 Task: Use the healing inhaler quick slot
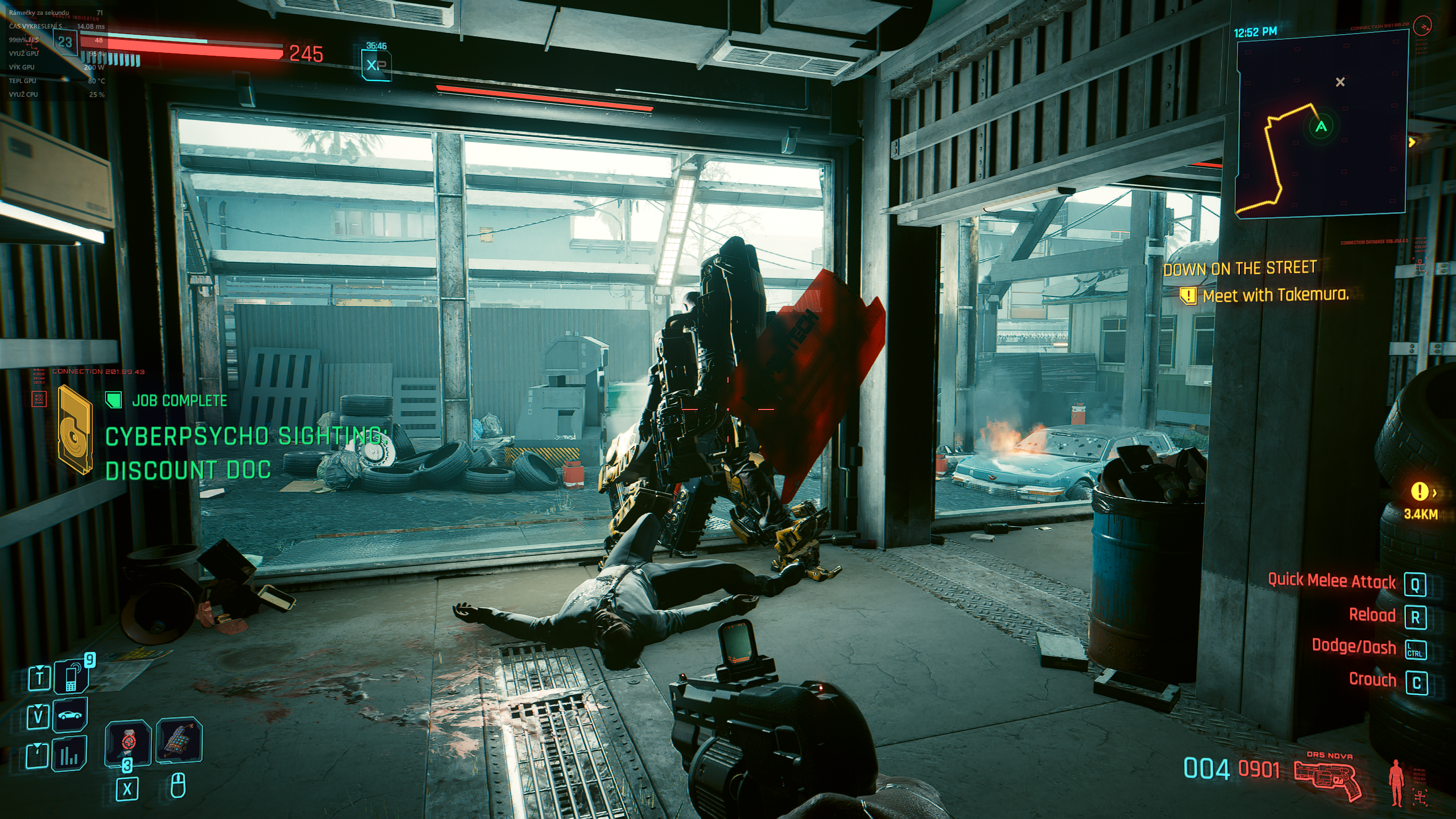click(129, 743)
